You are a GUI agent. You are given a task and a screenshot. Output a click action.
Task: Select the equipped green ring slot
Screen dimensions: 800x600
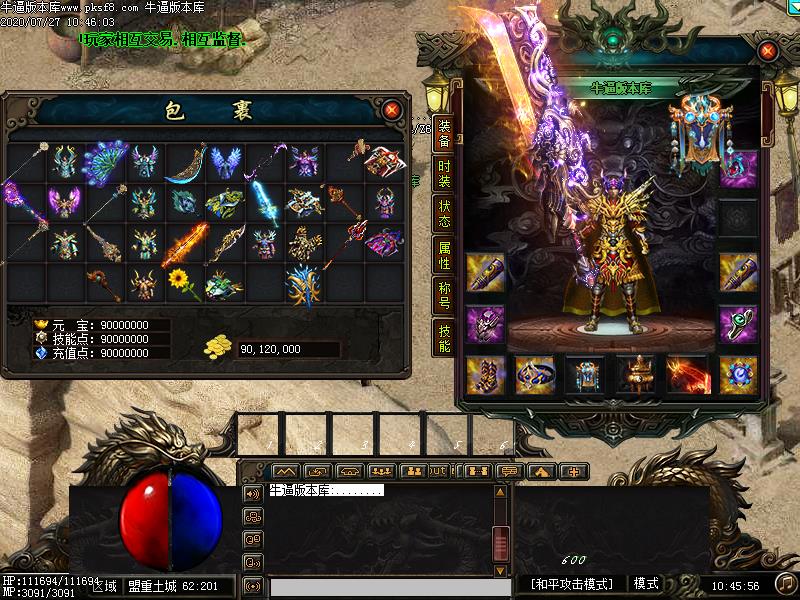pyautogui.click(x=739, y=323)
